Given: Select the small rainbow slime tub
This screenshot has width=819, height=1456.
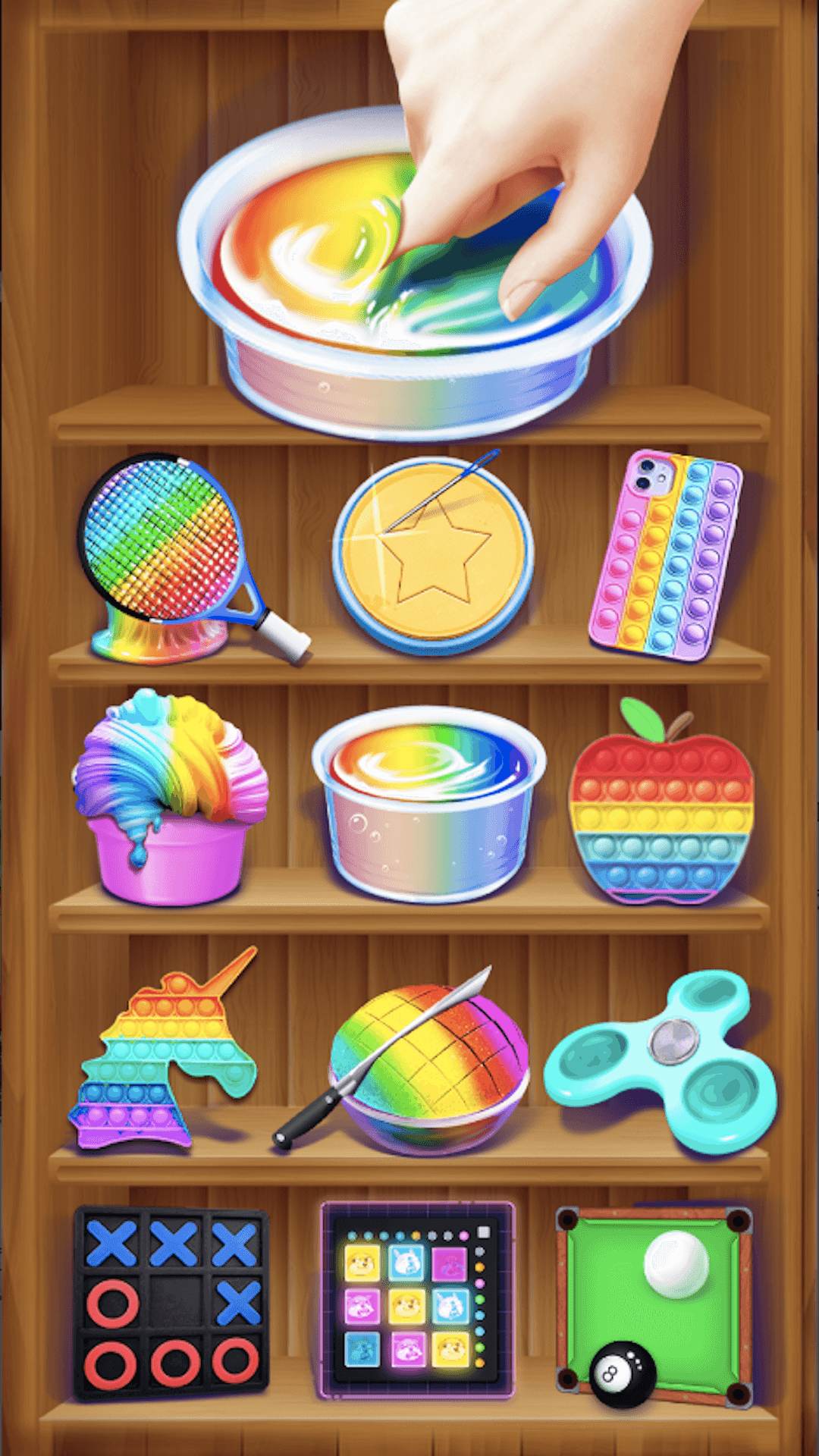Looking at the screenshot, I should point(428,804).
